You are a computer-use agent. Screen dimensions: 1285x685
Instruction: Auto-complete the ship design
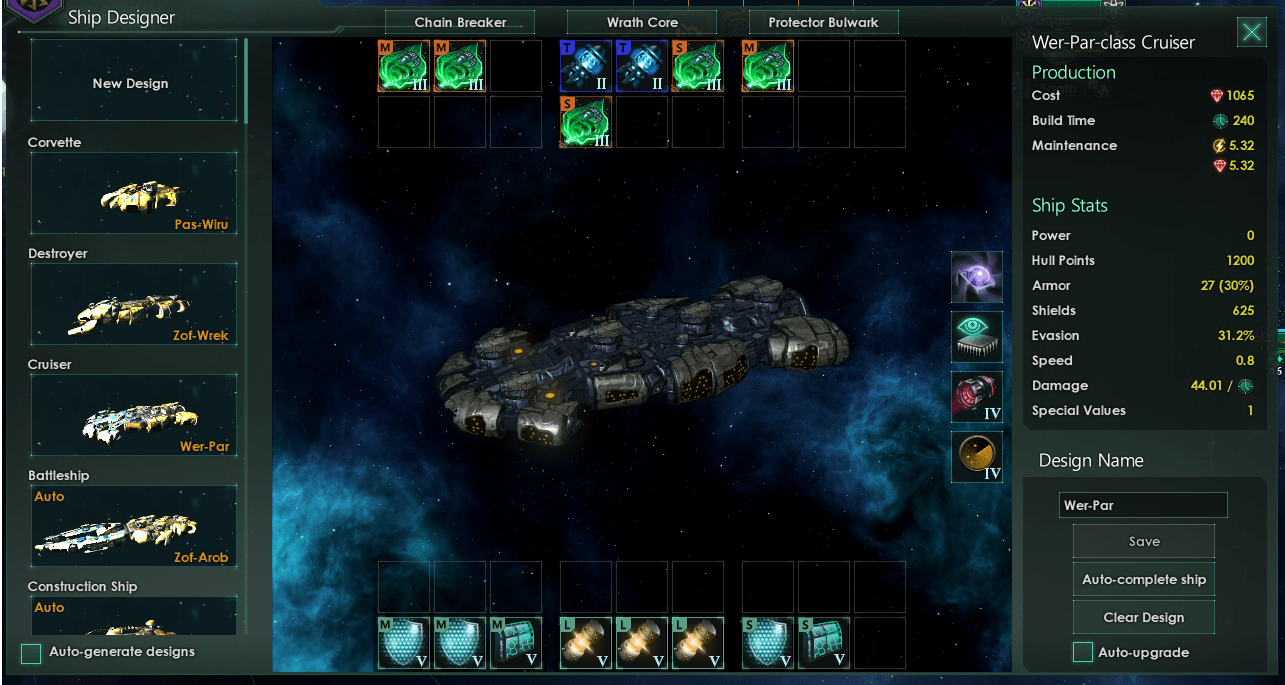pyautogui.click(x=1144, y=580)
